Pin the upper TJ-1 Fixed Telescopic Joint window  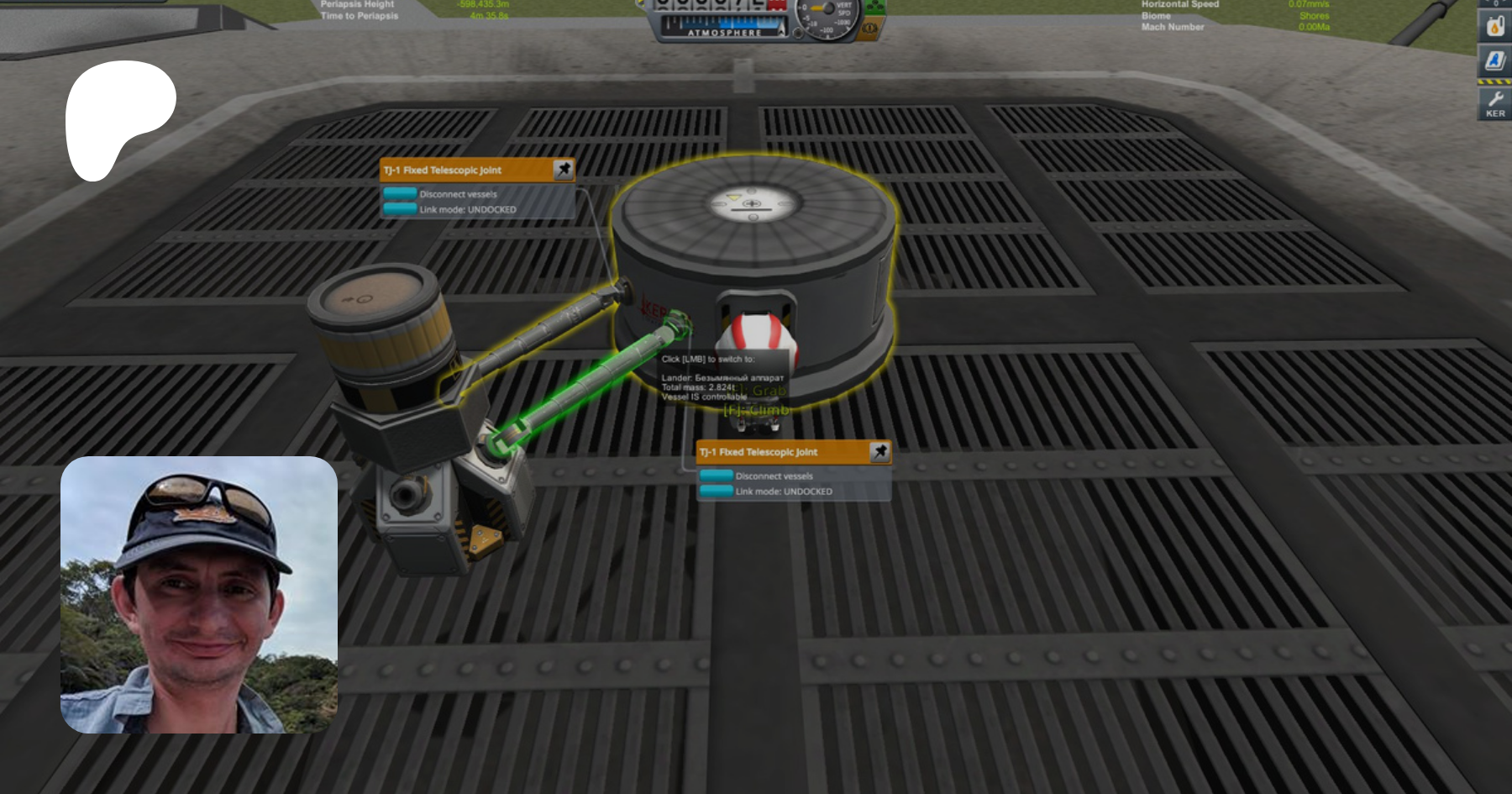tap(564, 170)
